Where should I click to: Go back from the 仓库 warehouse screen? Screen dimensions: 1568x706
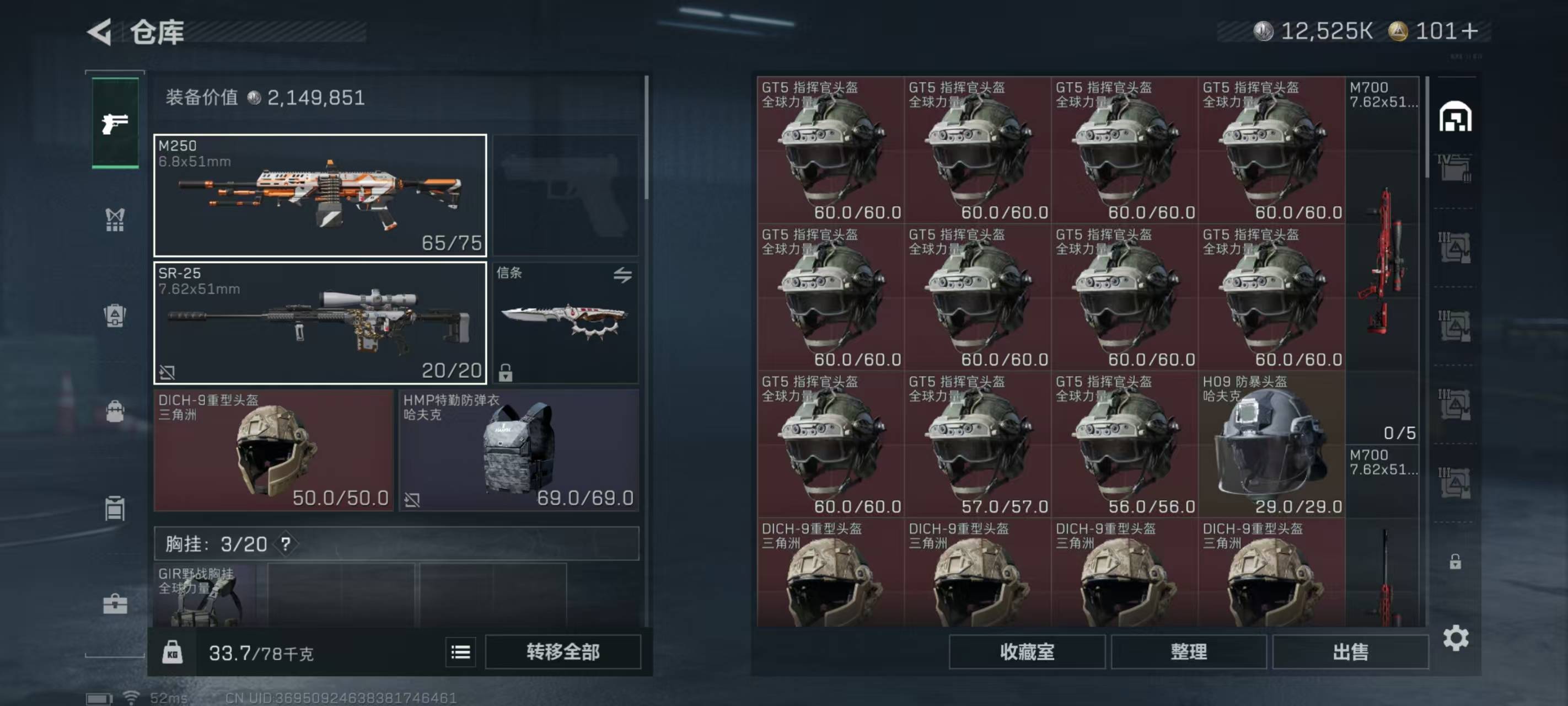click(x=100, y=31)
